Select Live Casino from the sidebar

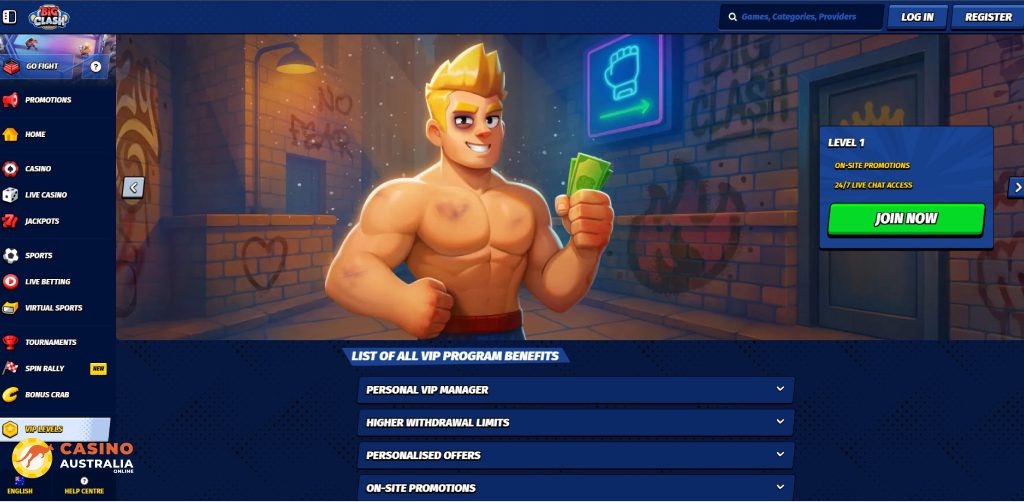point(45,195)
